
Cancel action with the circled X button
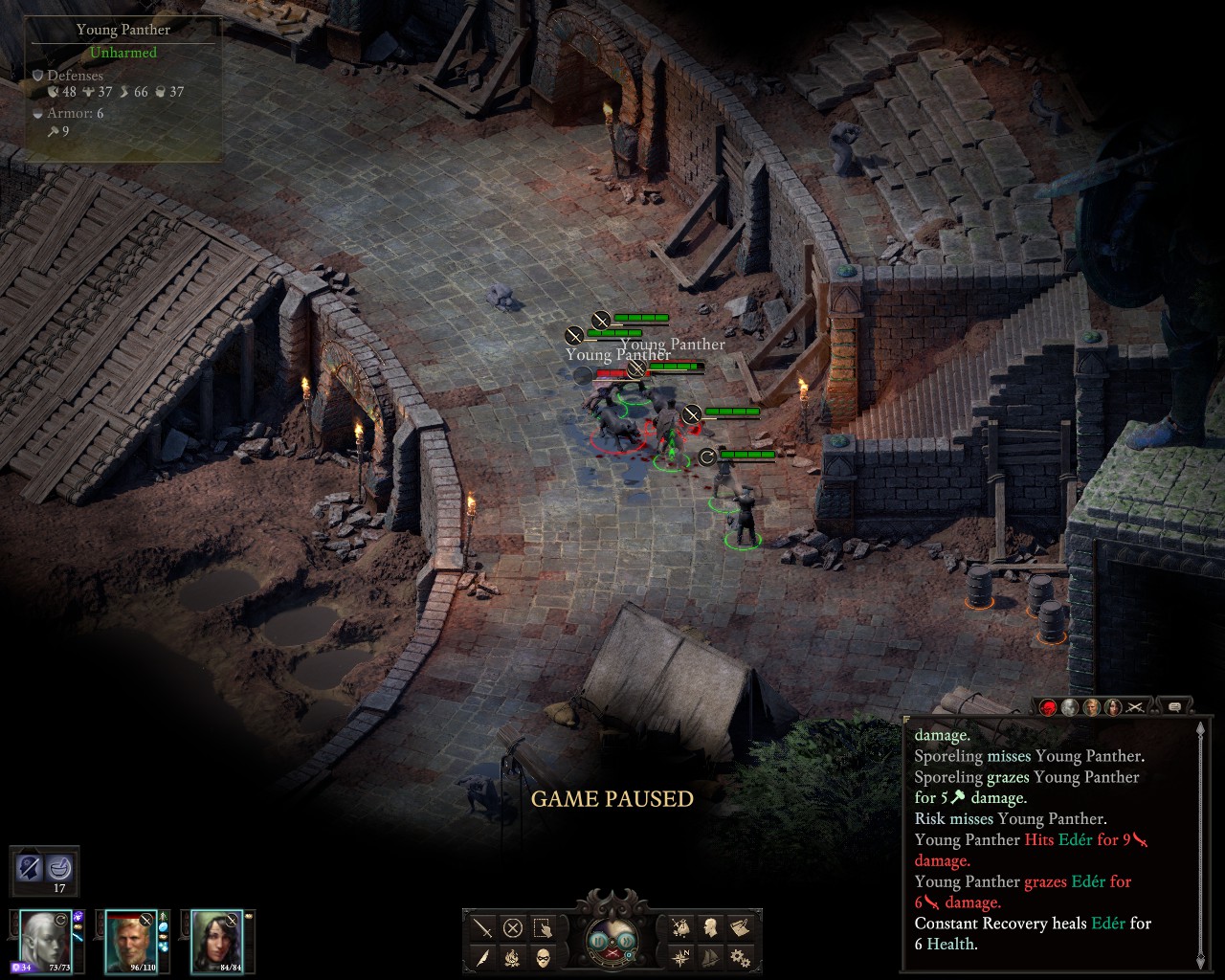pos(513,927)
